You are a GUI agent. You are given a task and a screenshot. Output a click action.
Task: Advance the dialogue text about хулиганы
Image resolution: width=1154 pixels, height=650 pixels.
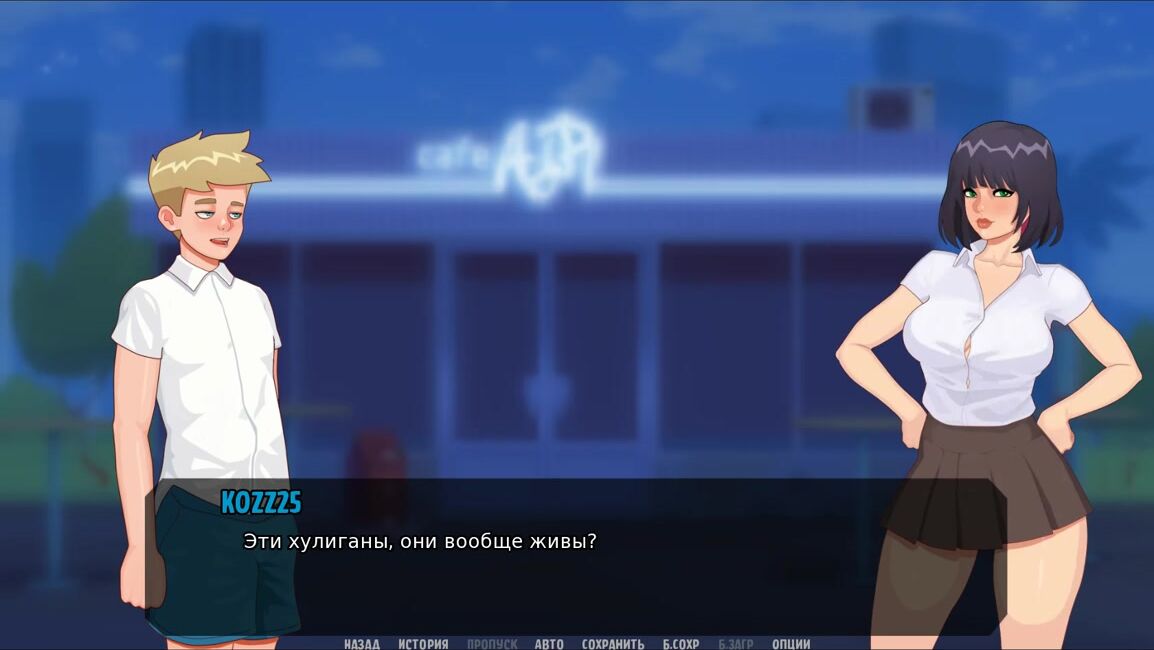420,542
